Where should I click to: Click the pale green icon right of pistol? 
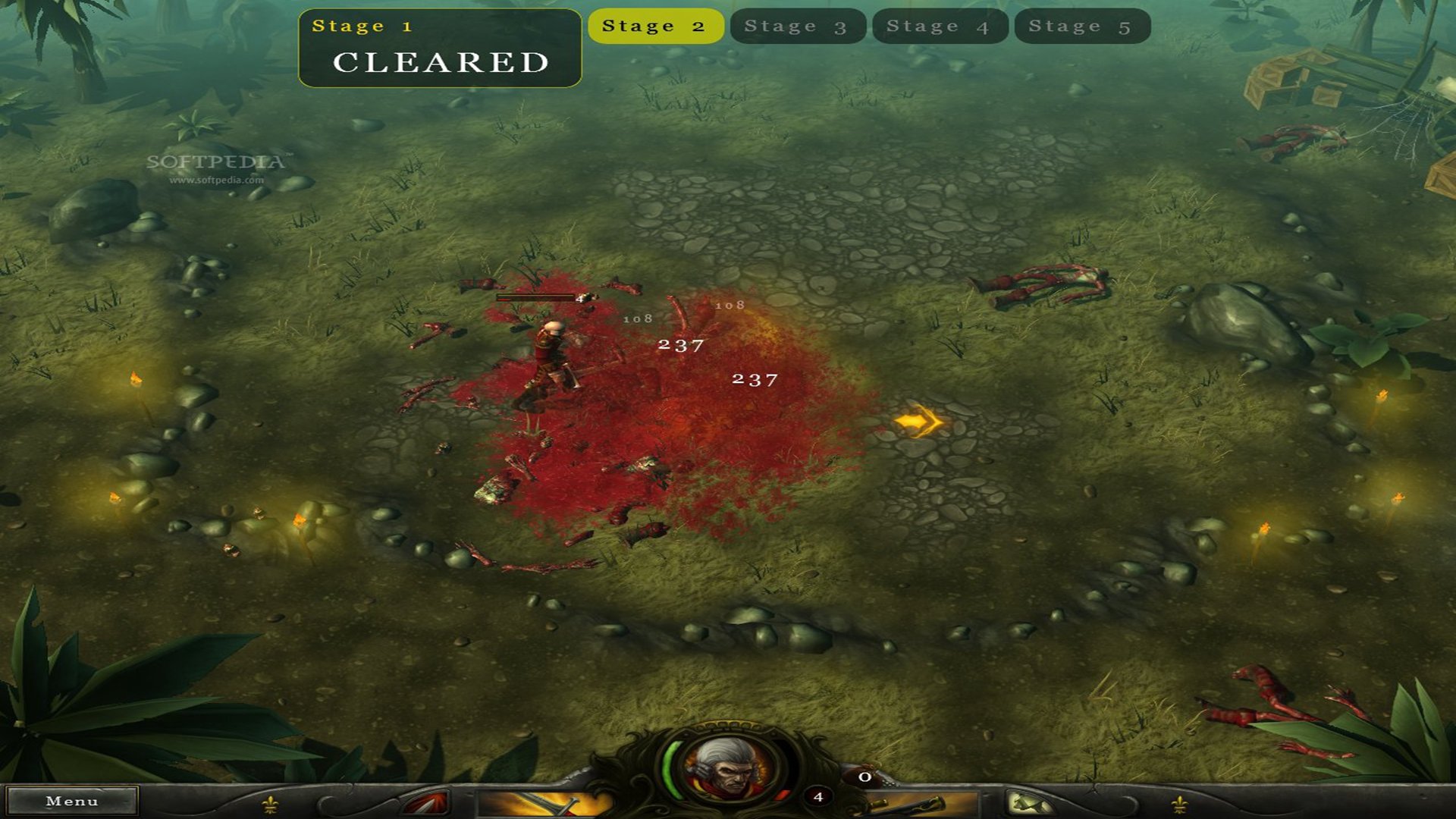[1030, 803]
